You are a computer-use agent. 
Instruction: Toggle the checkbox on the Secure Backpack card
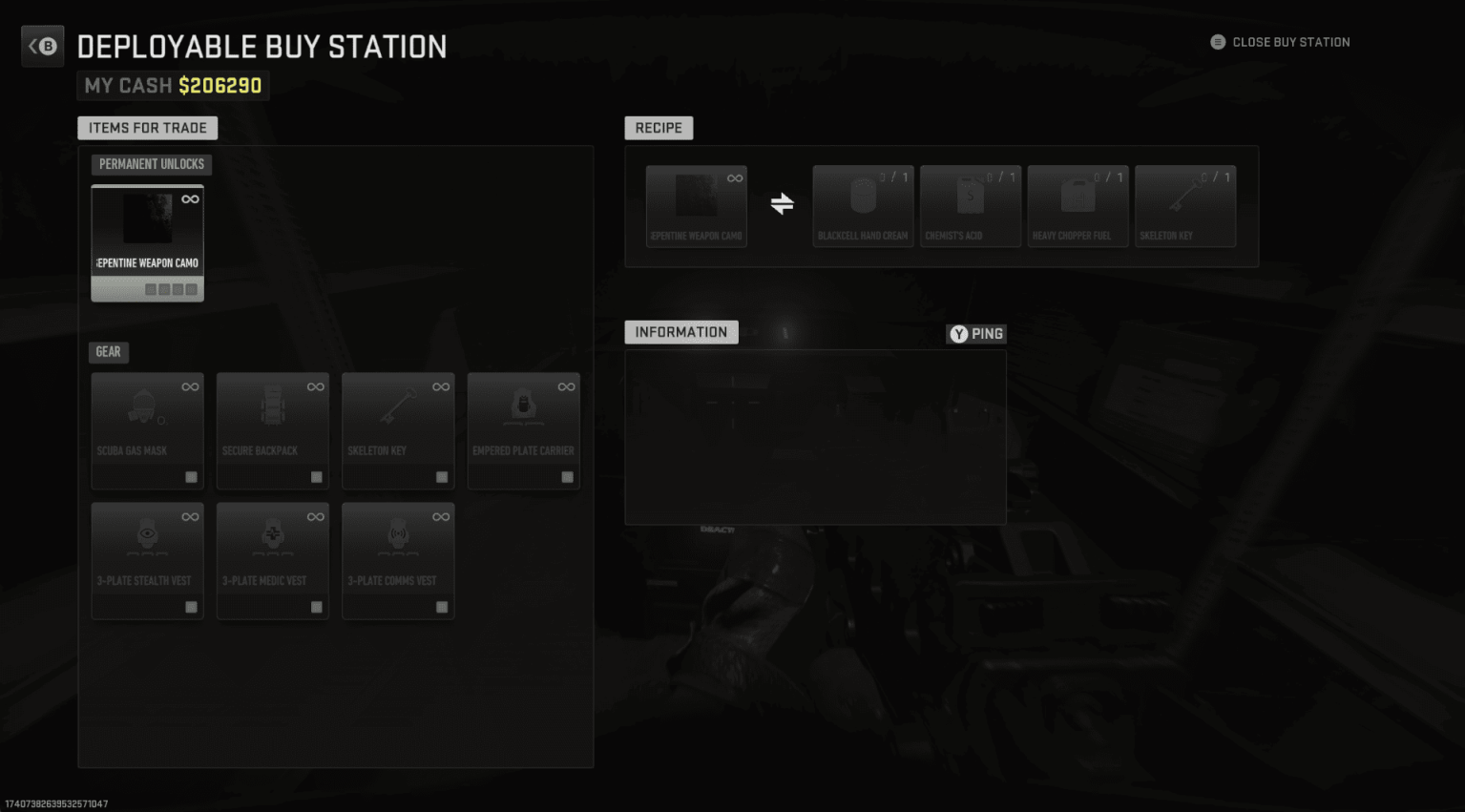click(316, 475)
